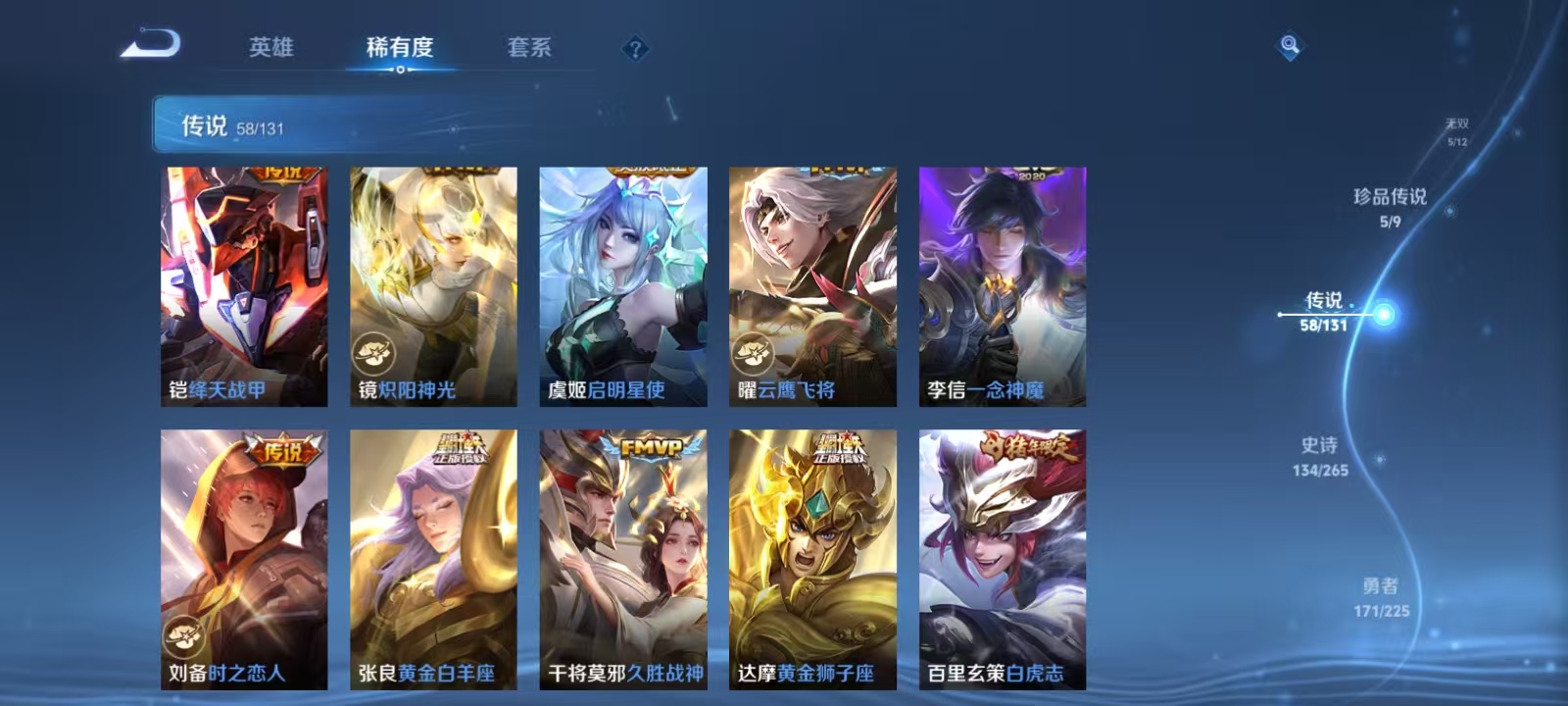
Task: Click the glowing 传说 node indicator
Action: 1383,313
